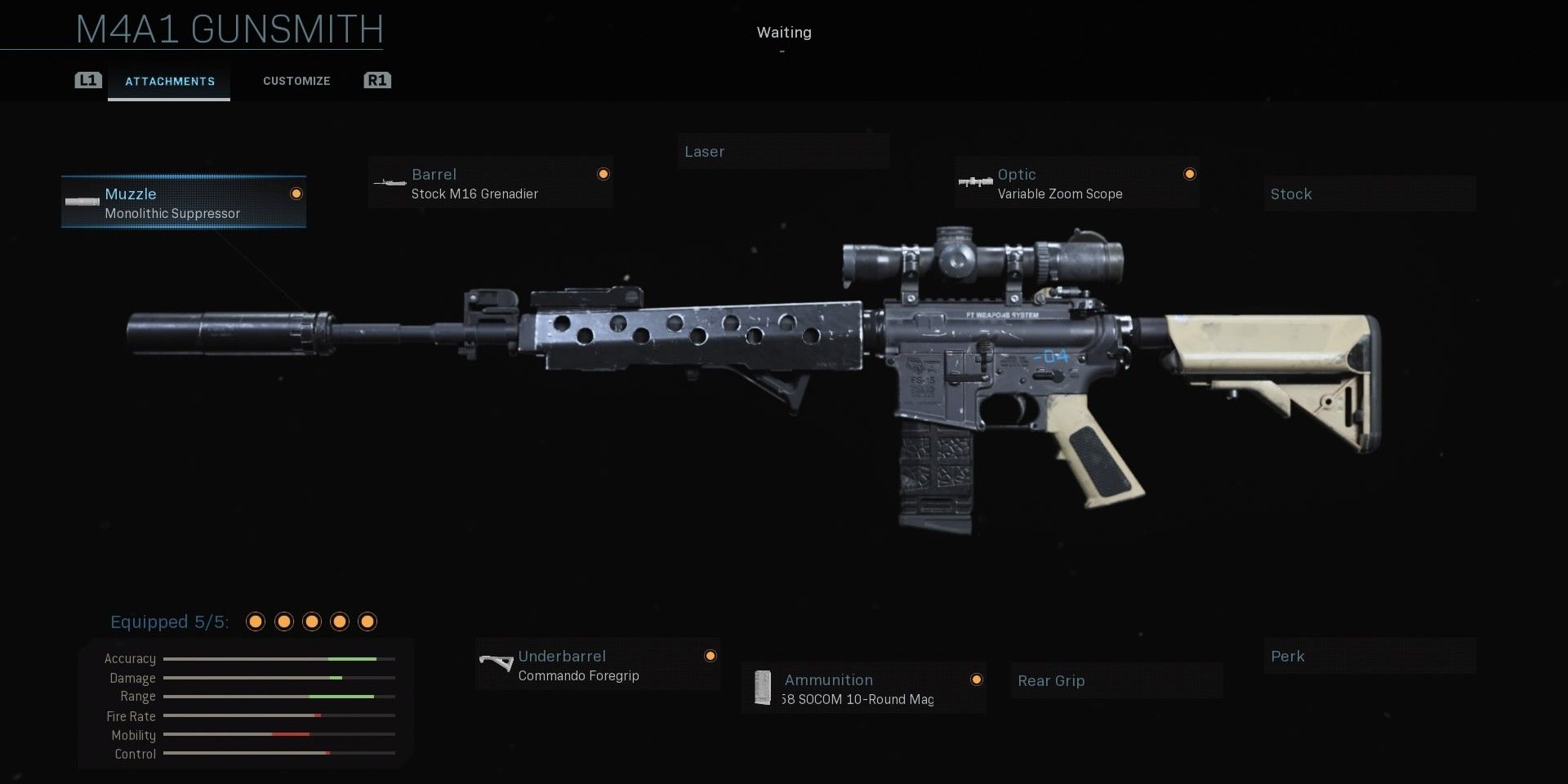Toggle the Monolithic Suppressor equipped indicator
This screenshot has width=1568, height=784.
tap(295, 194)
